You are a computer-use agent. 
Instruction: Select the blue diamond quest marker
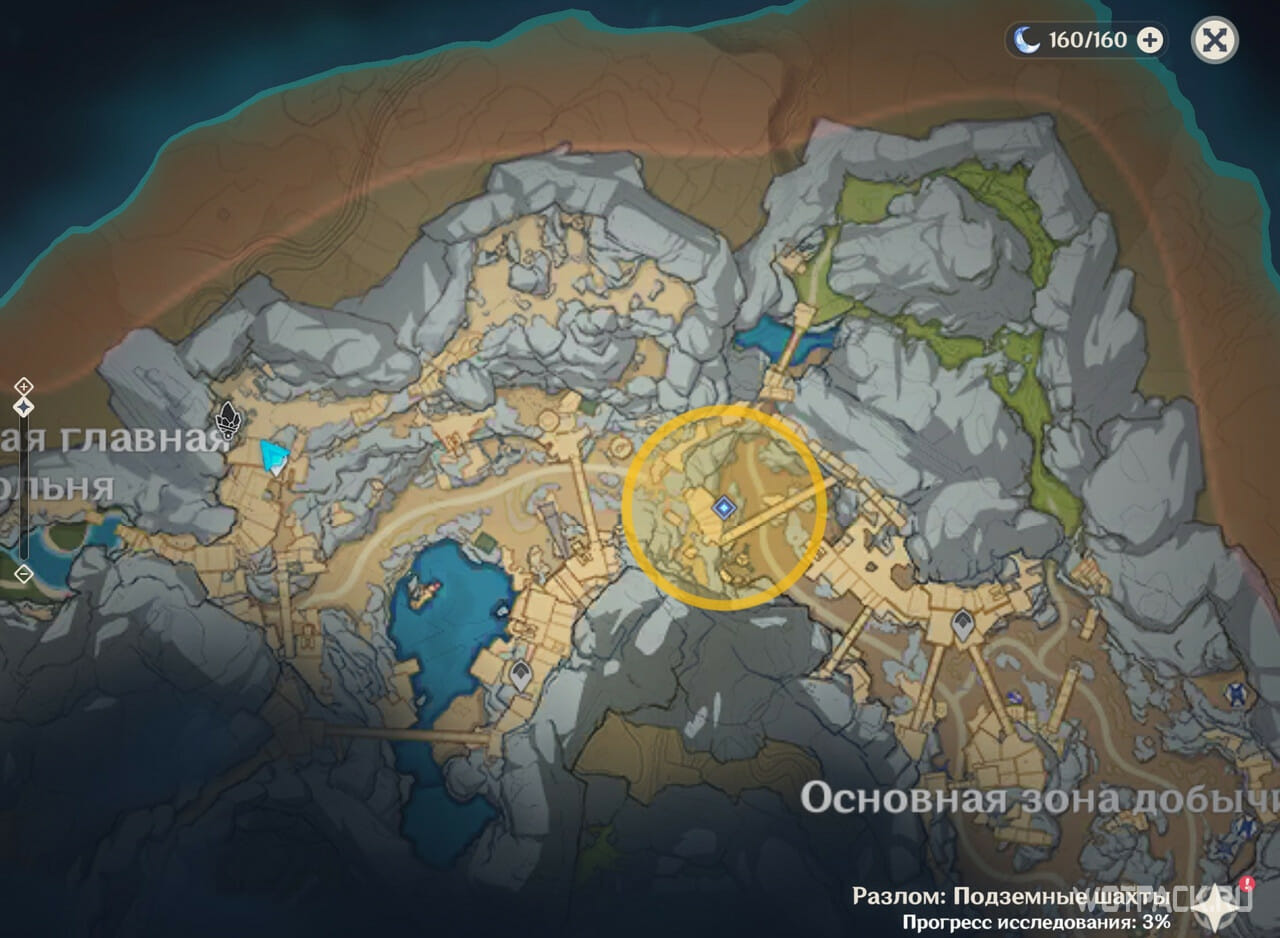tap(722, 509)
